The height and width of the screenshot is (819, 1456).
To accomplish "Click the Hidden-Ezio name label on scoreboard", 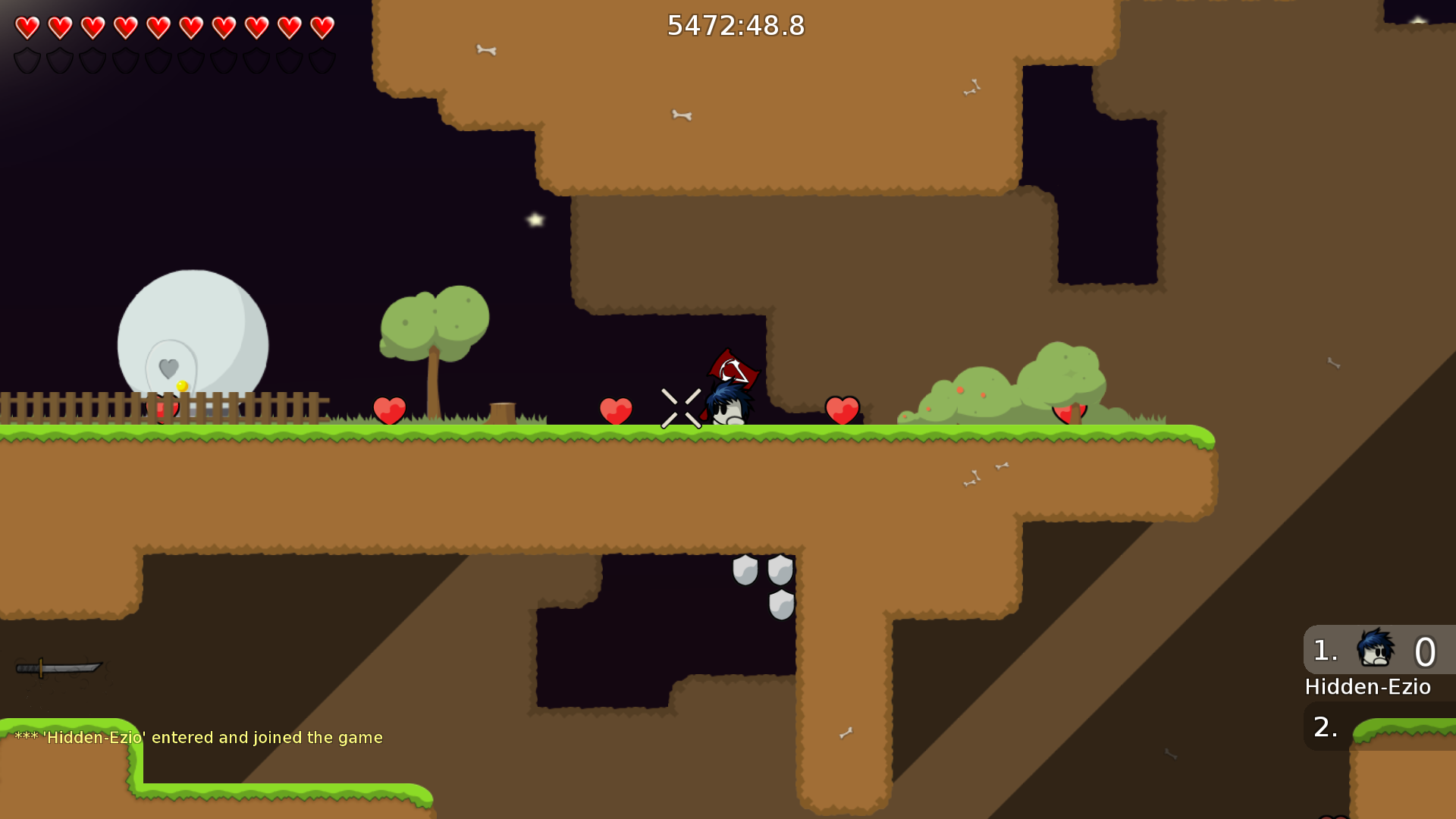I will 1367,687.
